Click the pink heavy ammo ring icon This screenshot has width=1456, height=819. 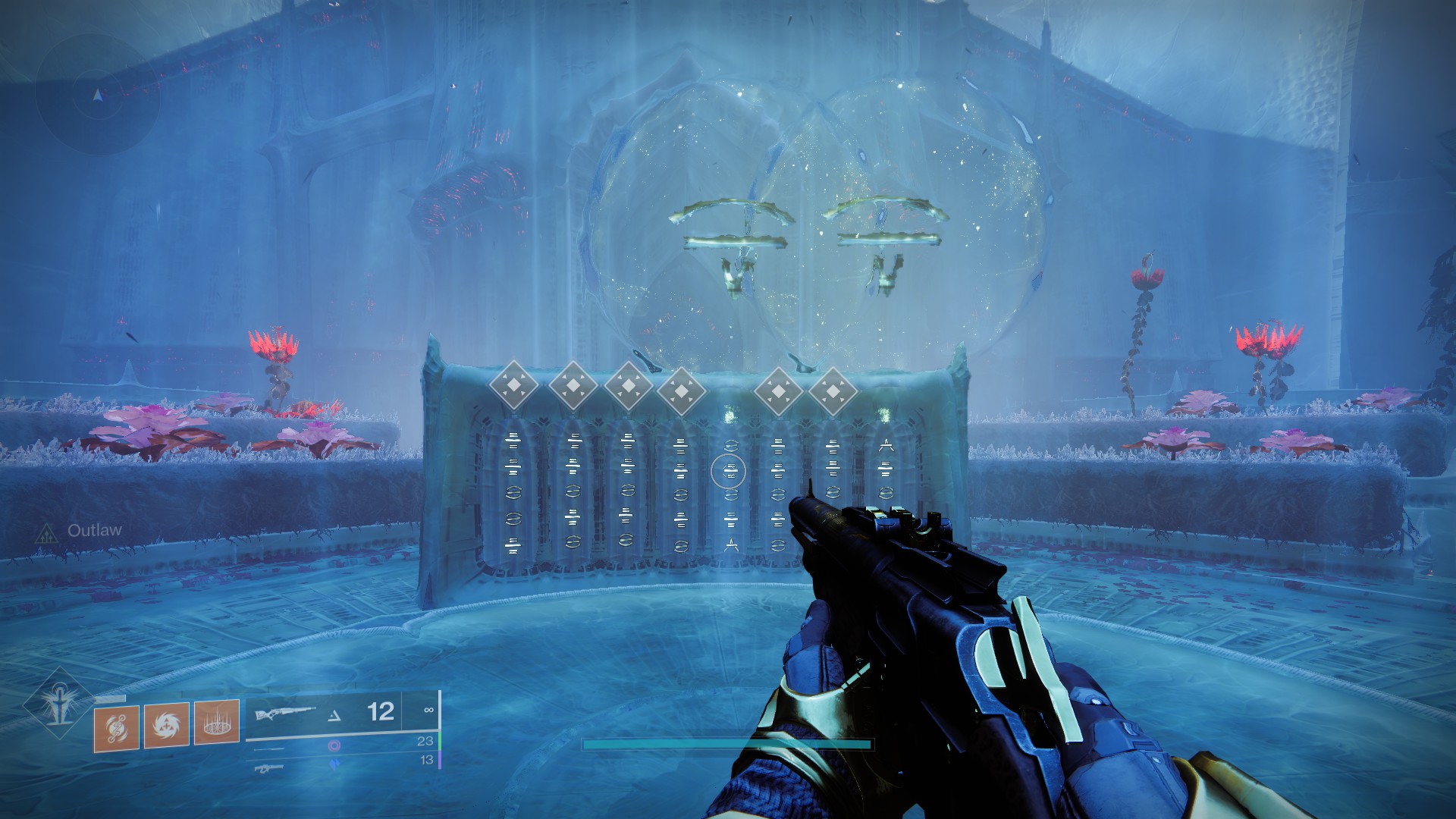[x=335, y=746]
